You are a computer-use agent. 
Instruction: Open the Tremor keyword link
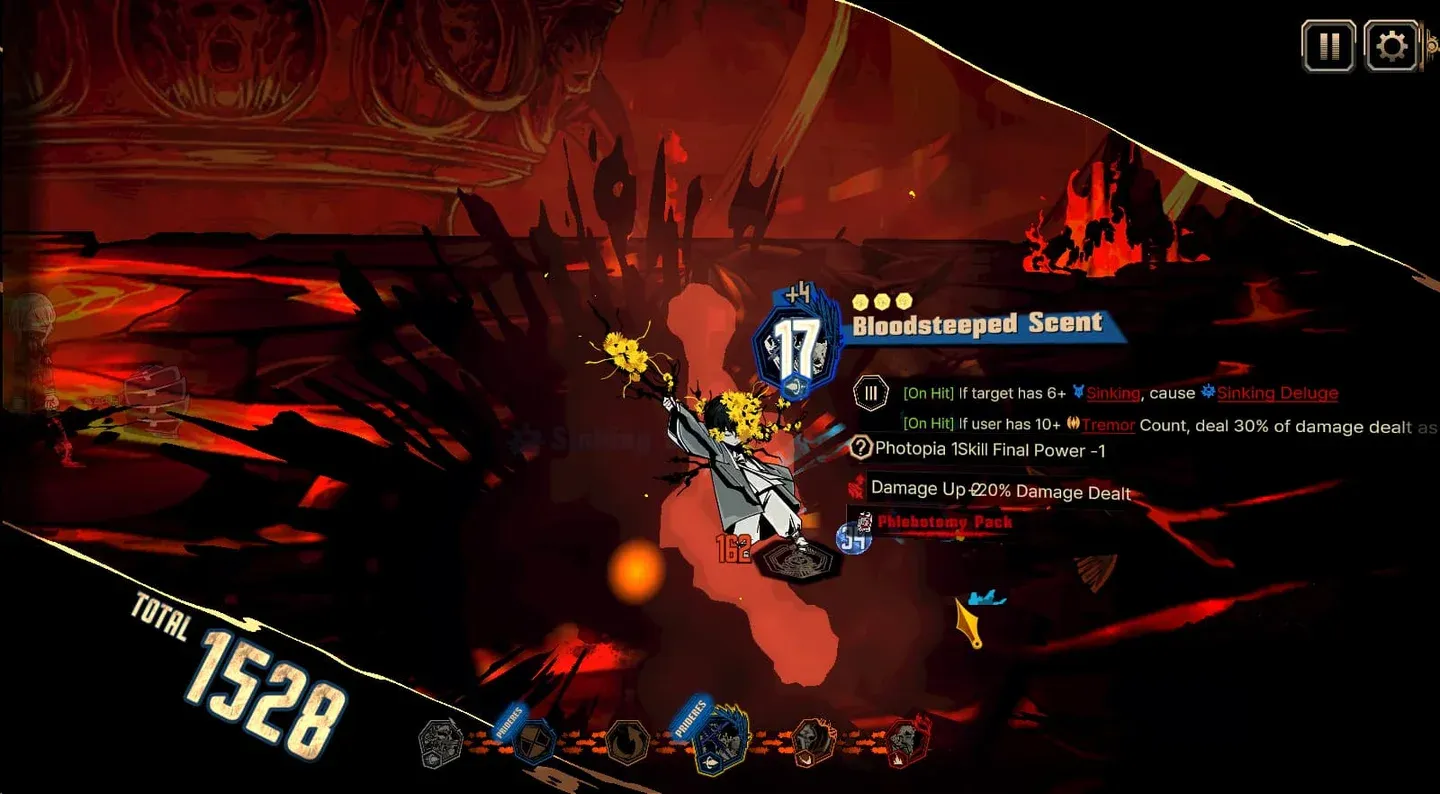point(1108,425)
